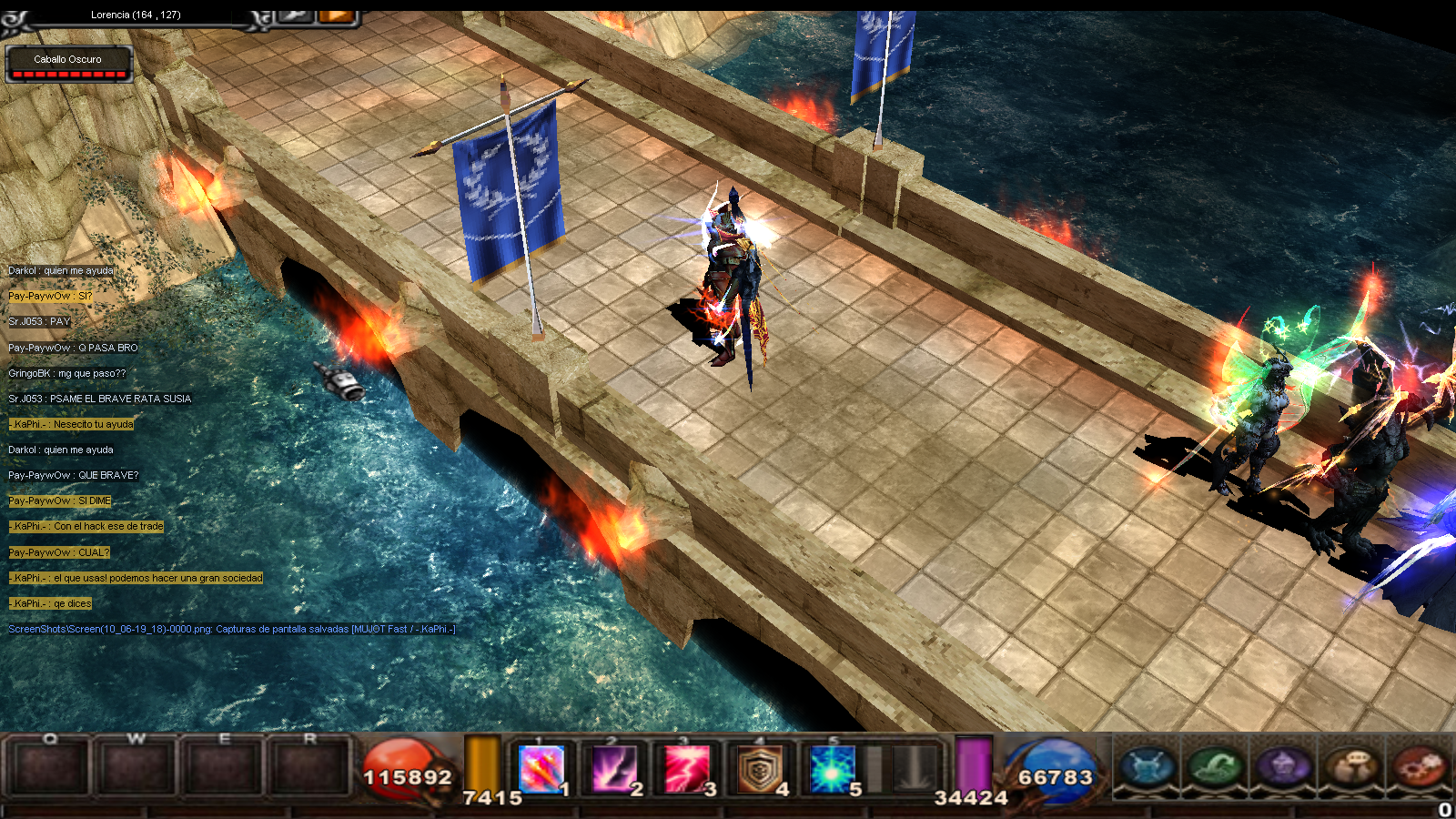1456x819 pixels.
Task: Select the Caballo Oscuro pet panel
Action: click(x=69, y=64)
